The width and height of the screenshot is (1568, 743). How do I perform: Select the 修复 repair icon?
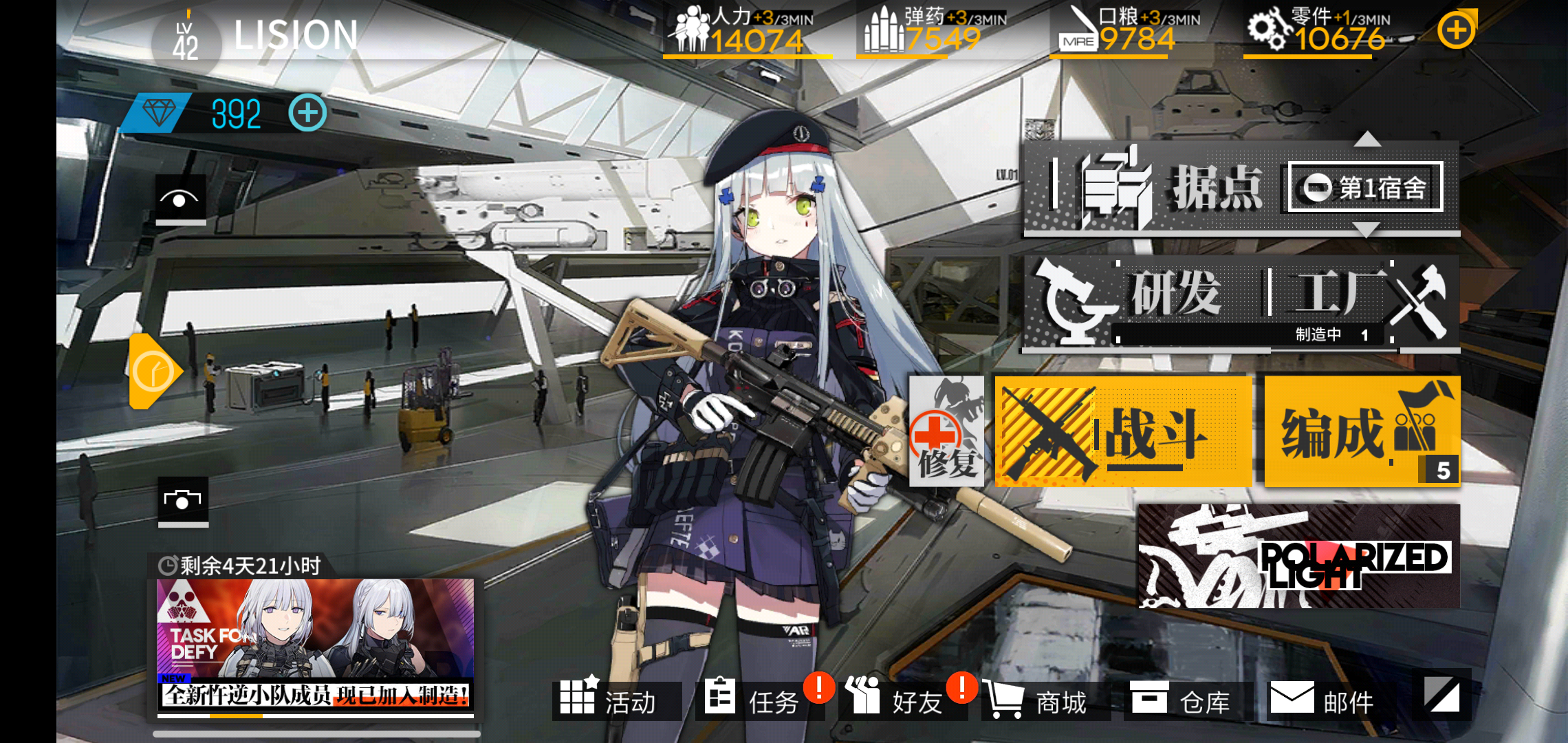(x=947, y=433)
